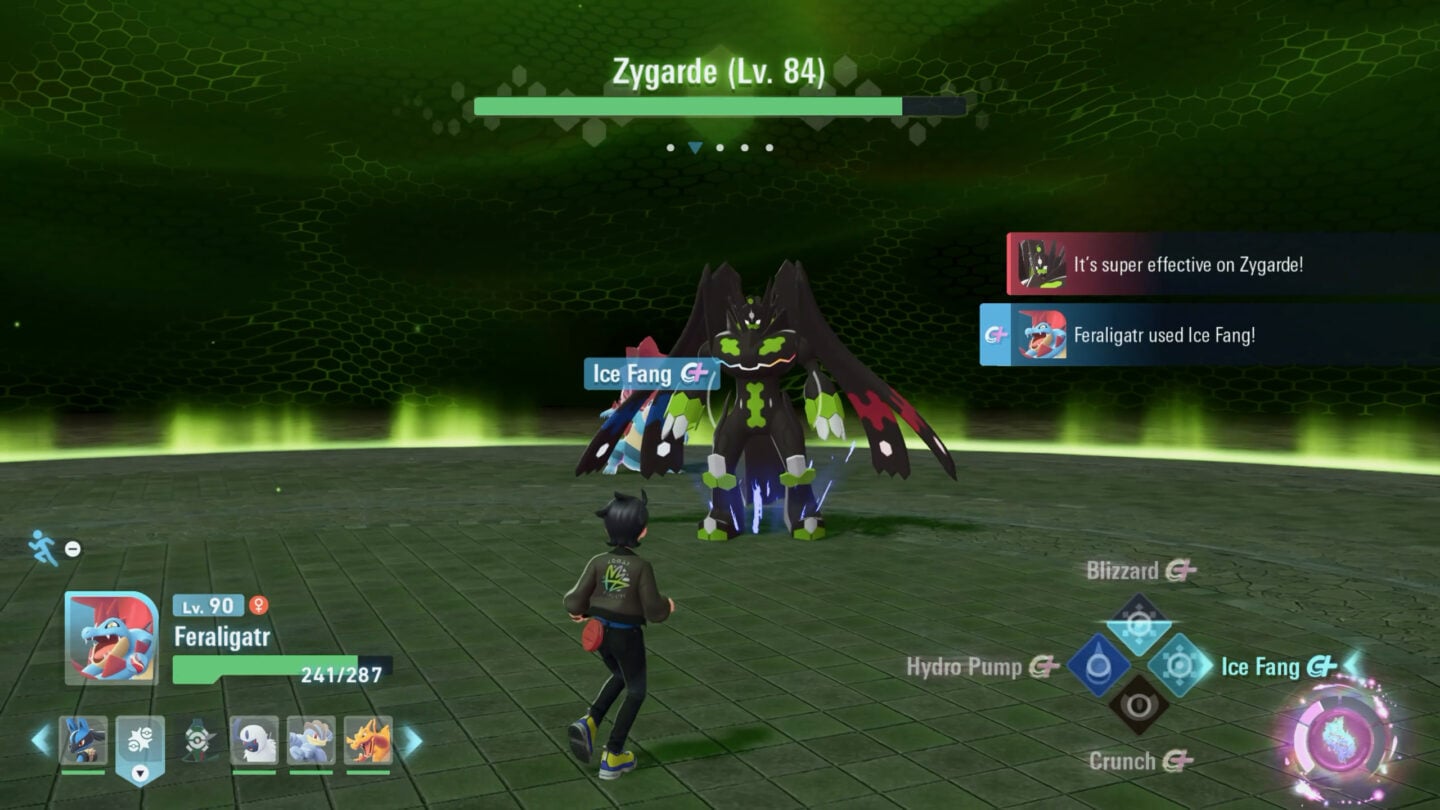The image size is (1440, 810).
Task: Select the Blizzard move icon
Action: (1137, 625)
